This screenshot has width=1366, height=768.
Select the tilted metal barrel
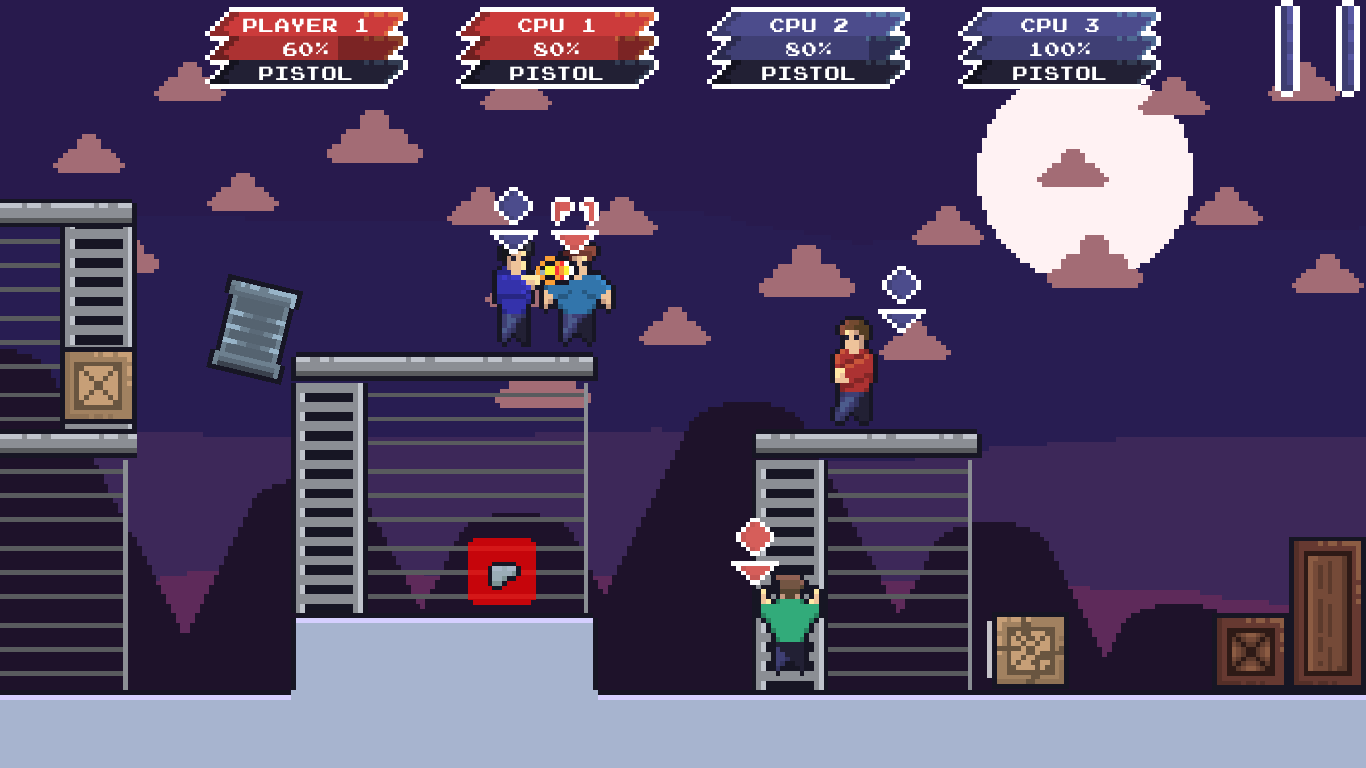254,322
